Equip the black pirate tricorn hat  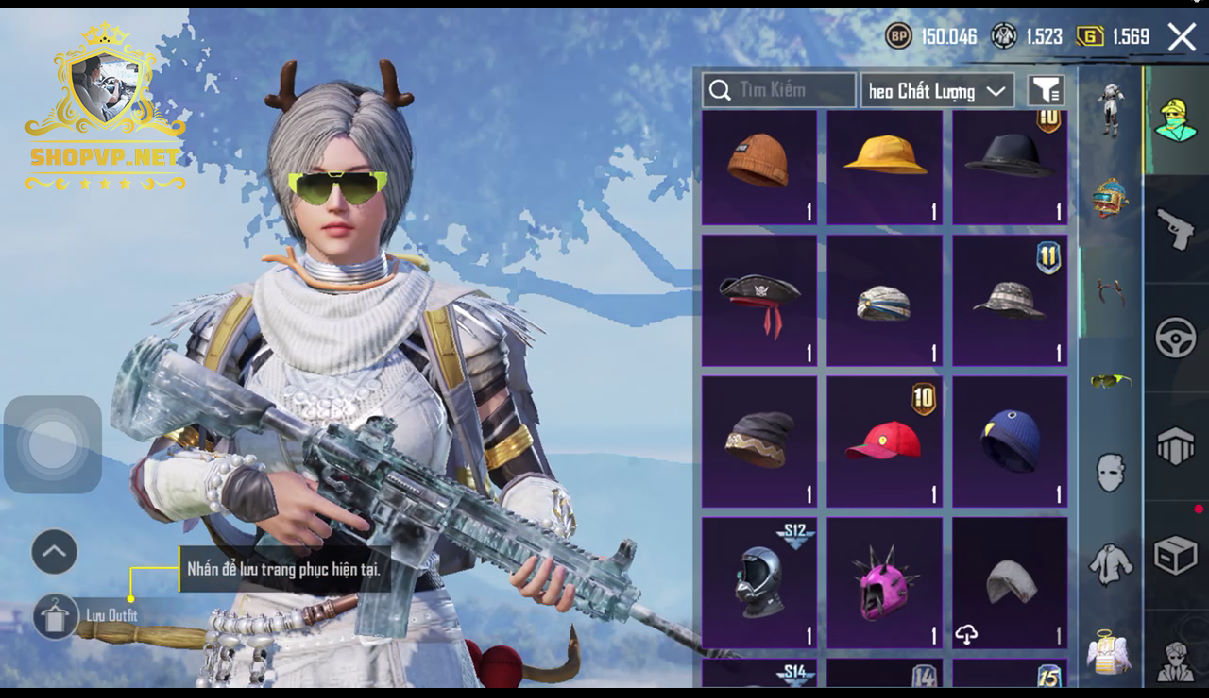point(759,300)
